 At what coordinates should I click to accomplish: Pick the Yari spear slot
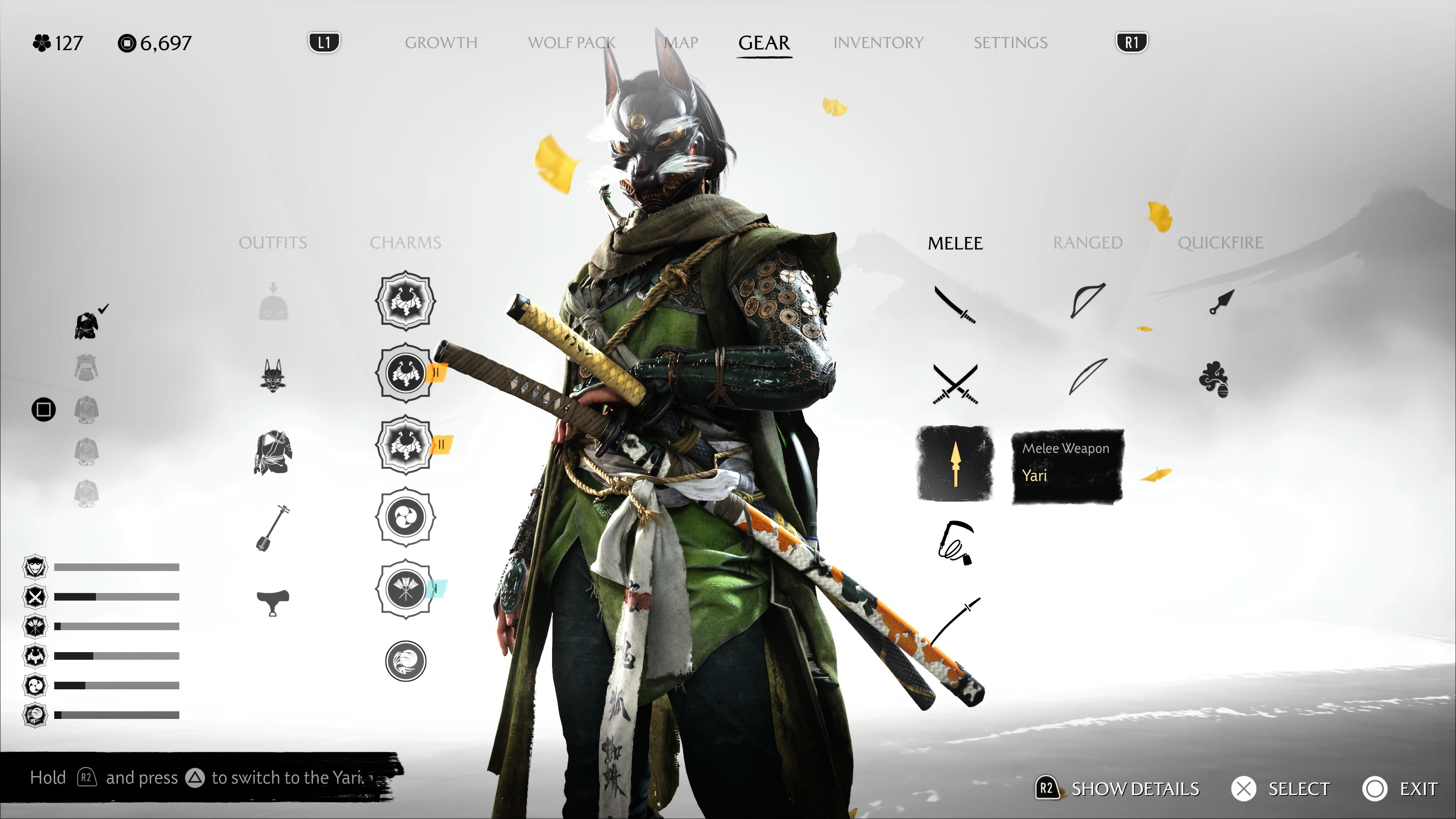pyautogui.click(x=955, y=463)
